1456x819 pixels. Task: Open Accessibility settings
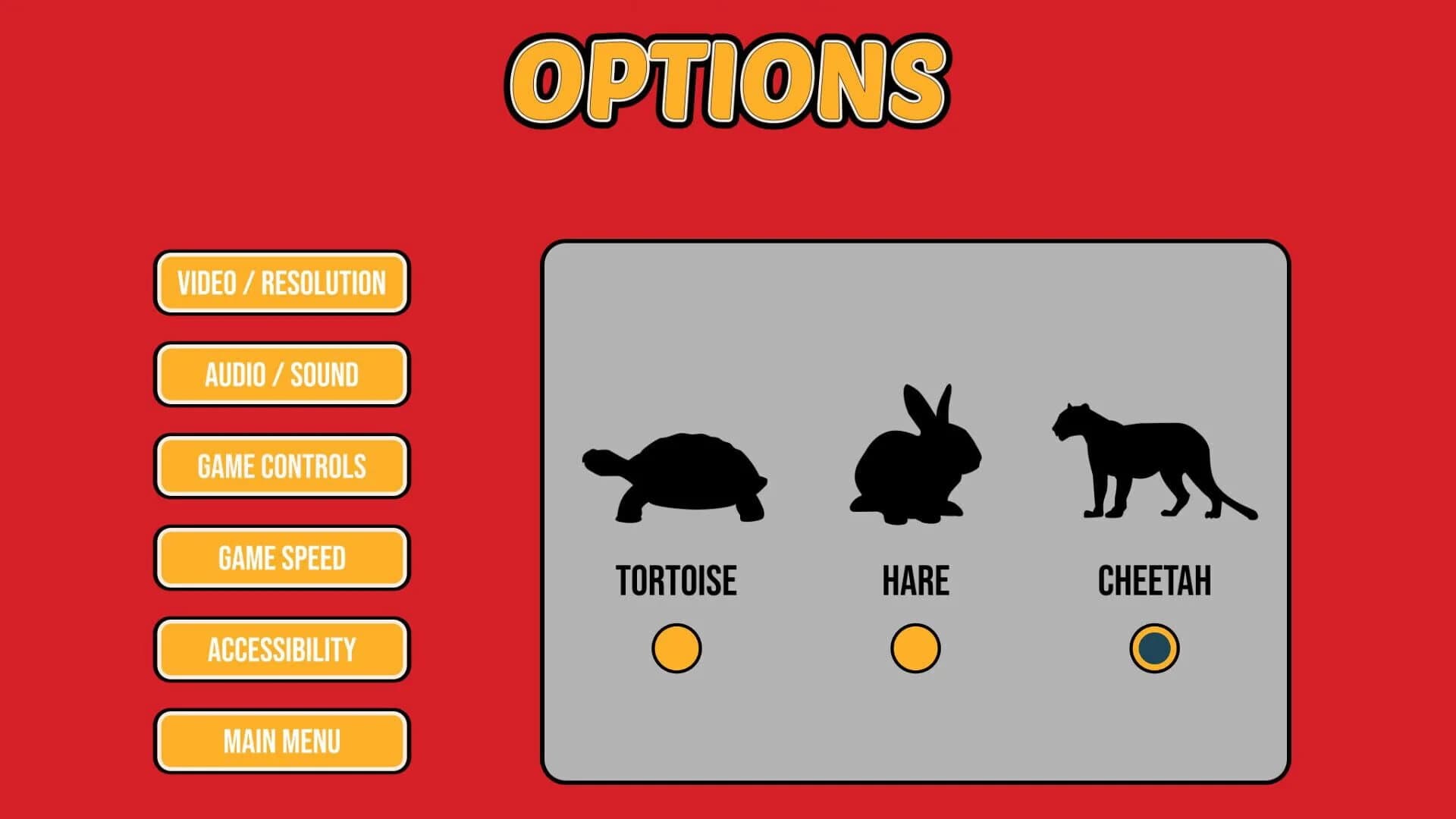click(281, 650)
